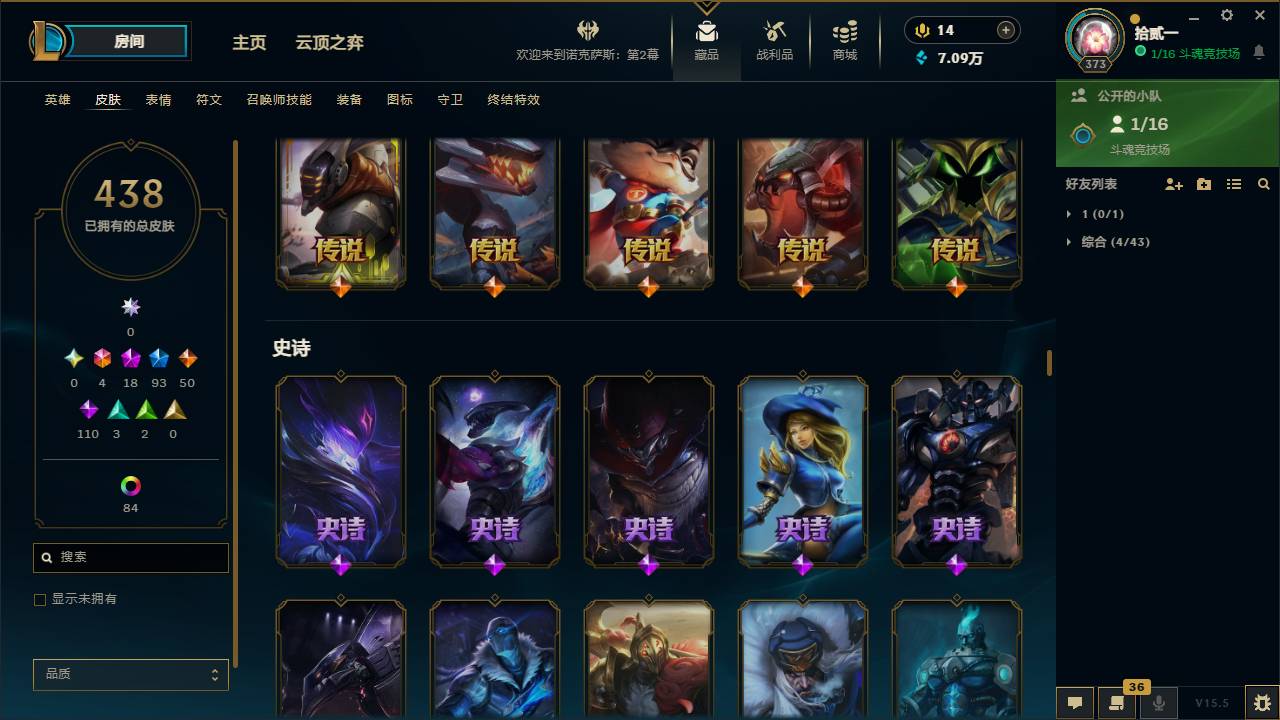Click inside the 搜索 search field
This screenshot has width=1280, height=720.
coord(130,557)
